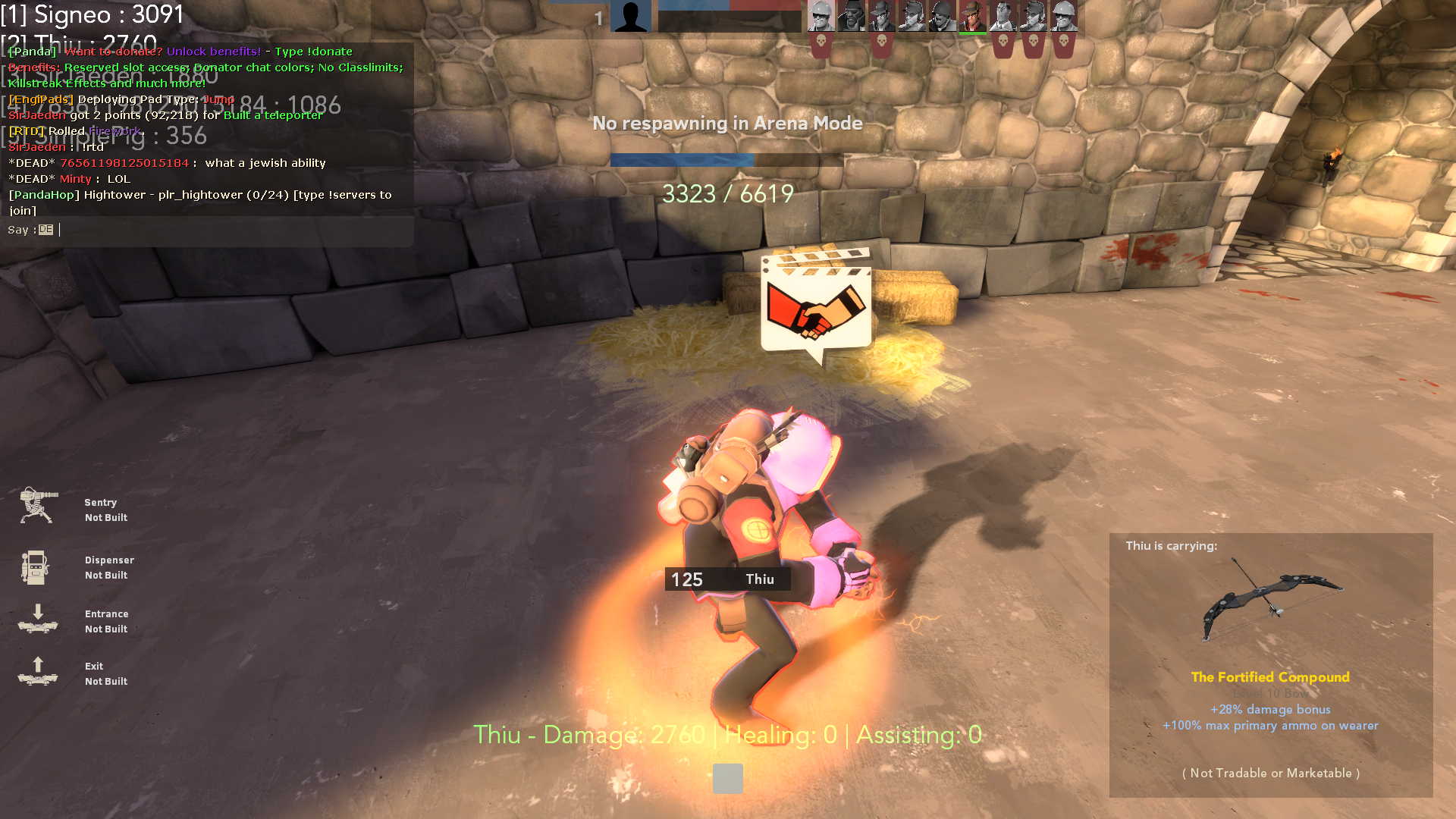
Task: Click the Say chat input field
Action: click(227, 230)
